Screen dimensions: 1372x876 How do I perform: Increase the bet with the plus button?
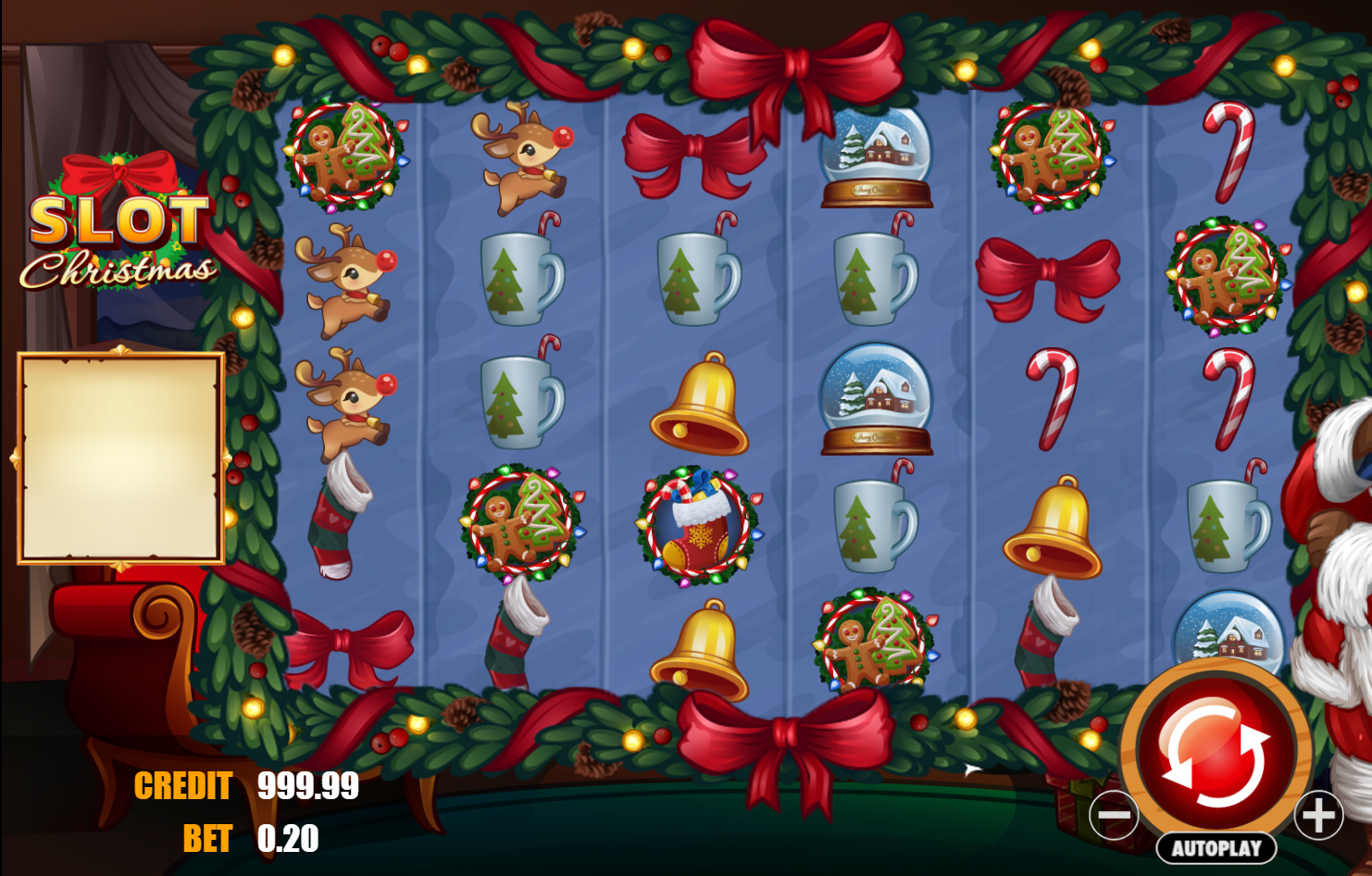point(1316,815)
